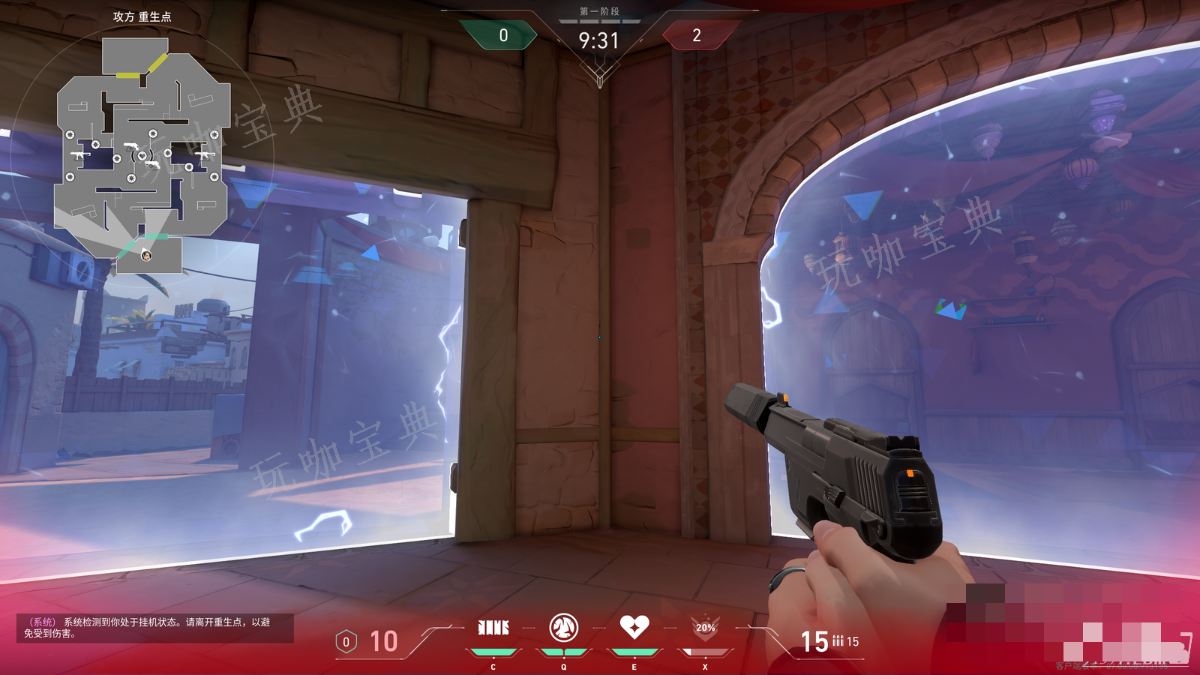
Task: Click the minimap in the corner
Action: click(x=143, y=155)
